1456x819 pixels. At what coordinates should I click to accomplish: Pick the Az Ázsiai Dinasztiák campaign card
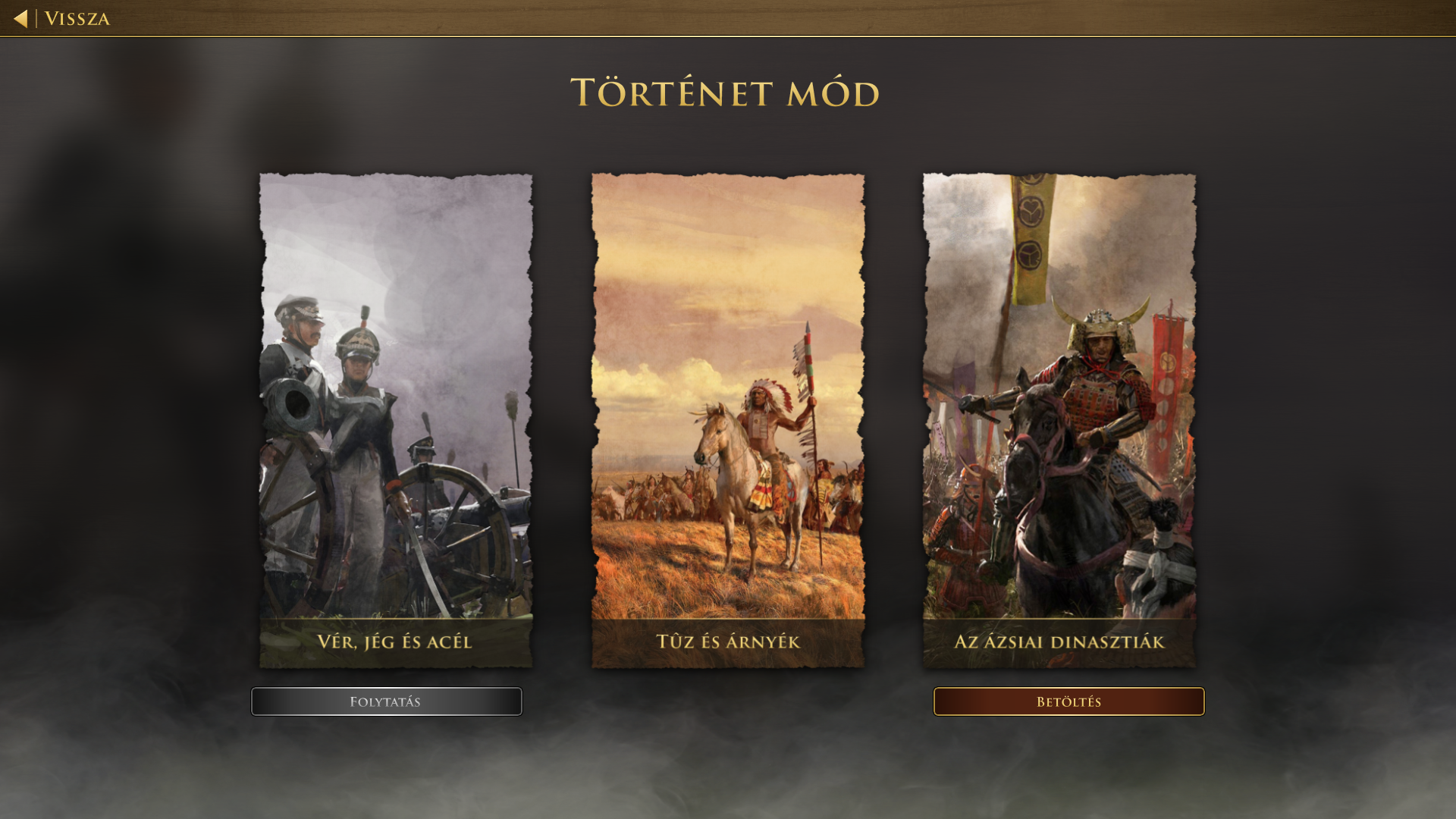[x=1059, y=421]
